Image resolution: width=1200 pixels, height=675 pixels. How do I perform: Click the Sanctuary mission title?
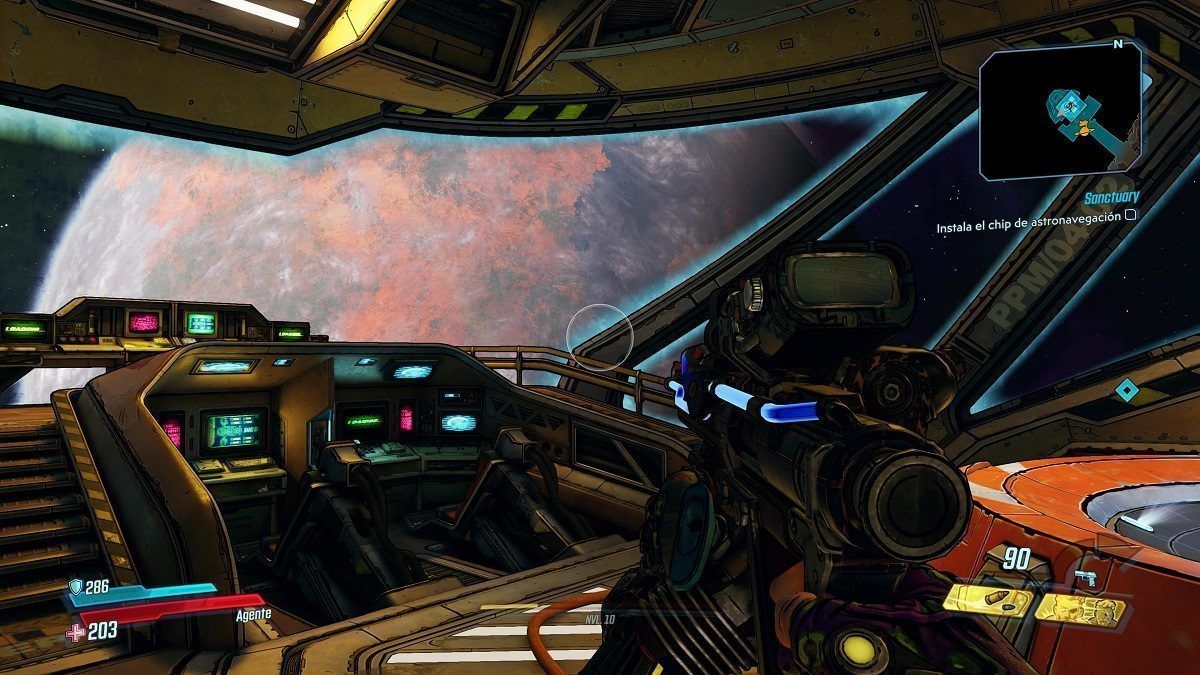click(1110, 198)
